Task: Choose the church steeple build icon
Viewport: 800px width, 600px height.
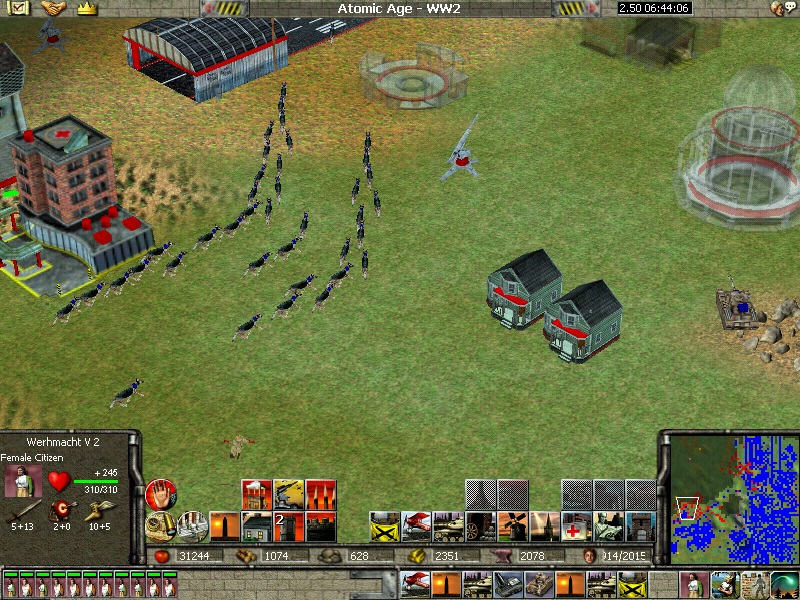Action: (x=545, y=526)
